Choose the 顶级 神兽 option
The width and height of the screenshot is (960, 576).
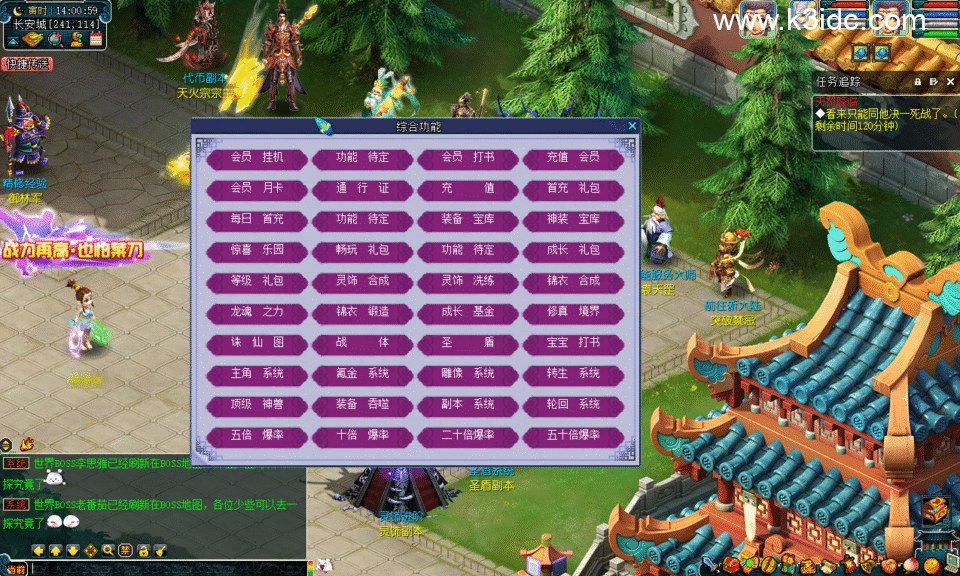[x=257, y=405]
